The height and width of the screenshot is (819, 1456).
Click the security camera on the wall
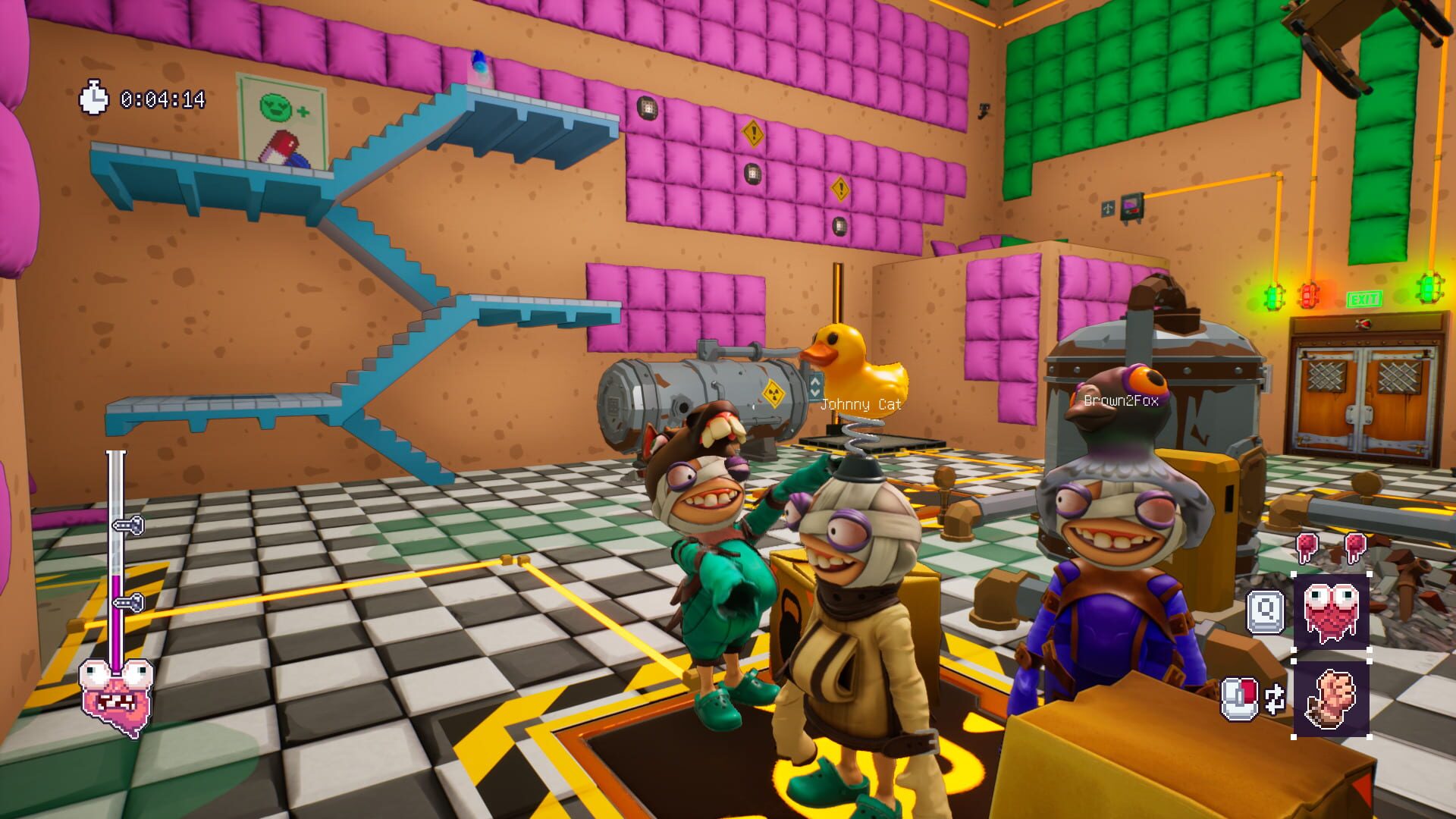coord(984,111)
